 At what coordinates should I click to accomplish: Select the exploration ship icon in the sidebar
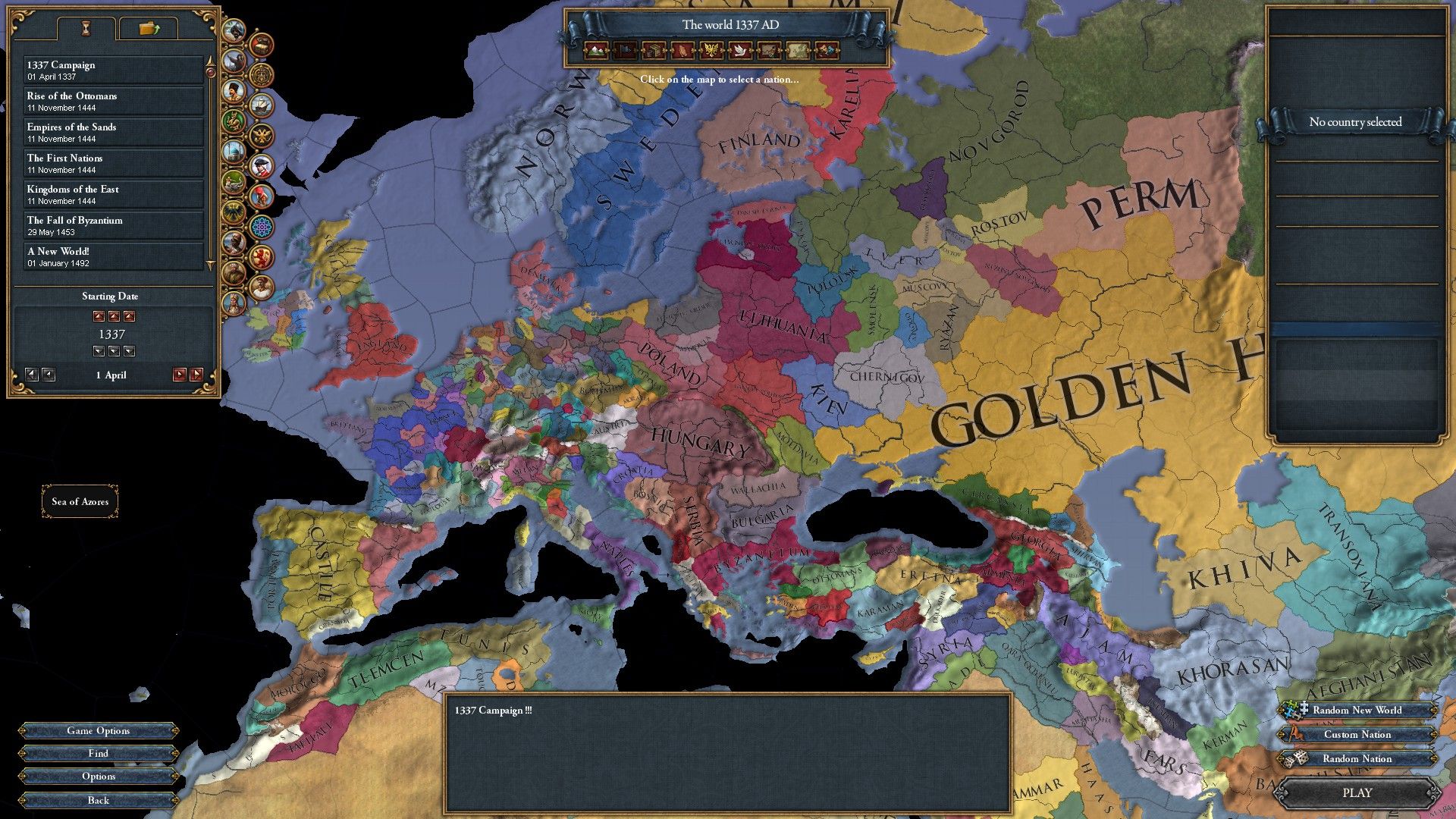(x=262, y=106)
